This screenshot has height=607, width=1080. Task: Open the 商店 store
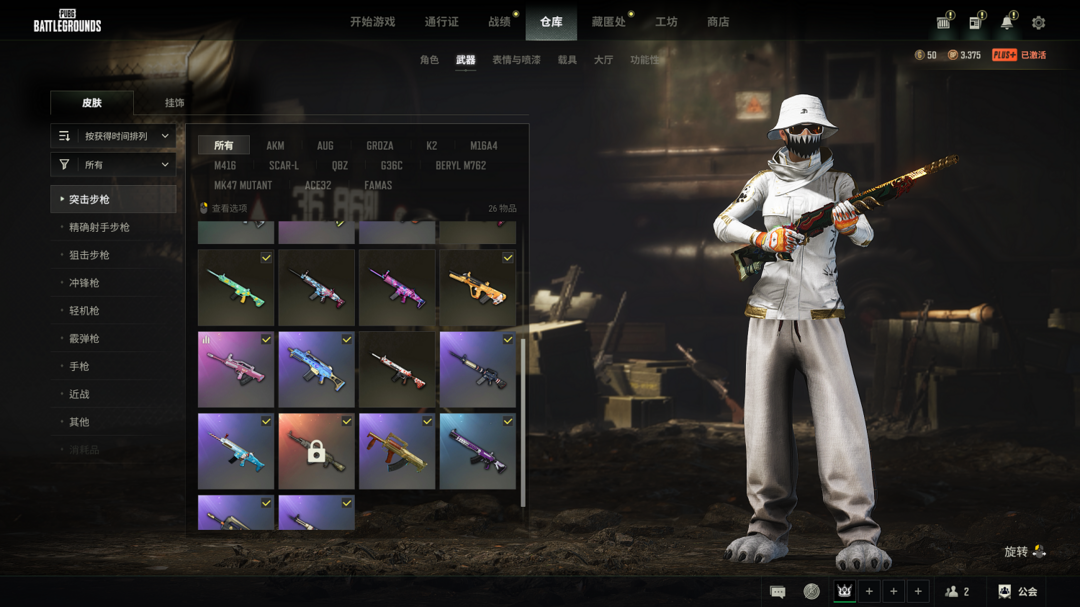pos(718,22)
